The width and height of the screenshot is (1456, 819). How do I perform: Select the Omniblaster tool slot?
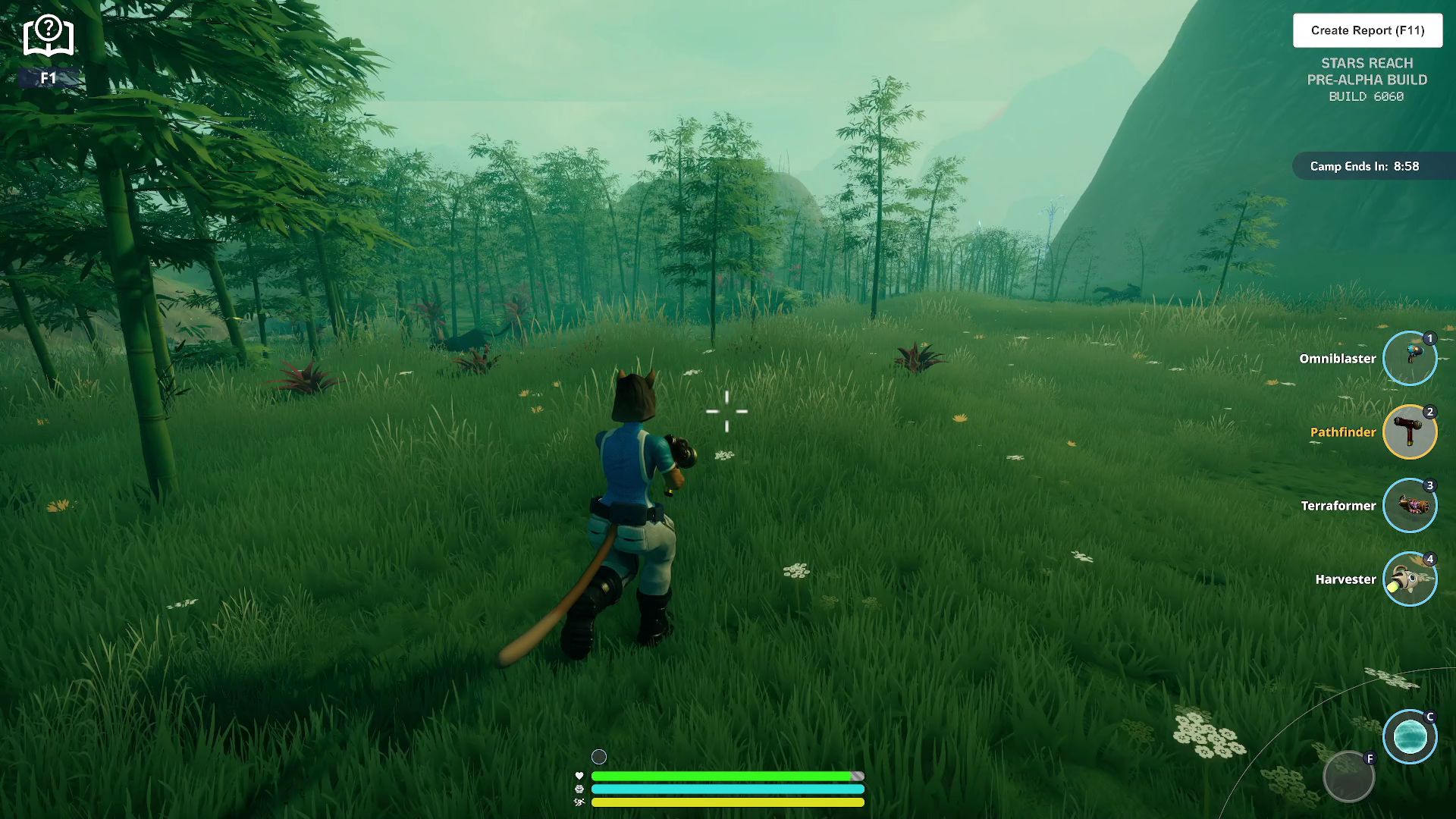1409,359
